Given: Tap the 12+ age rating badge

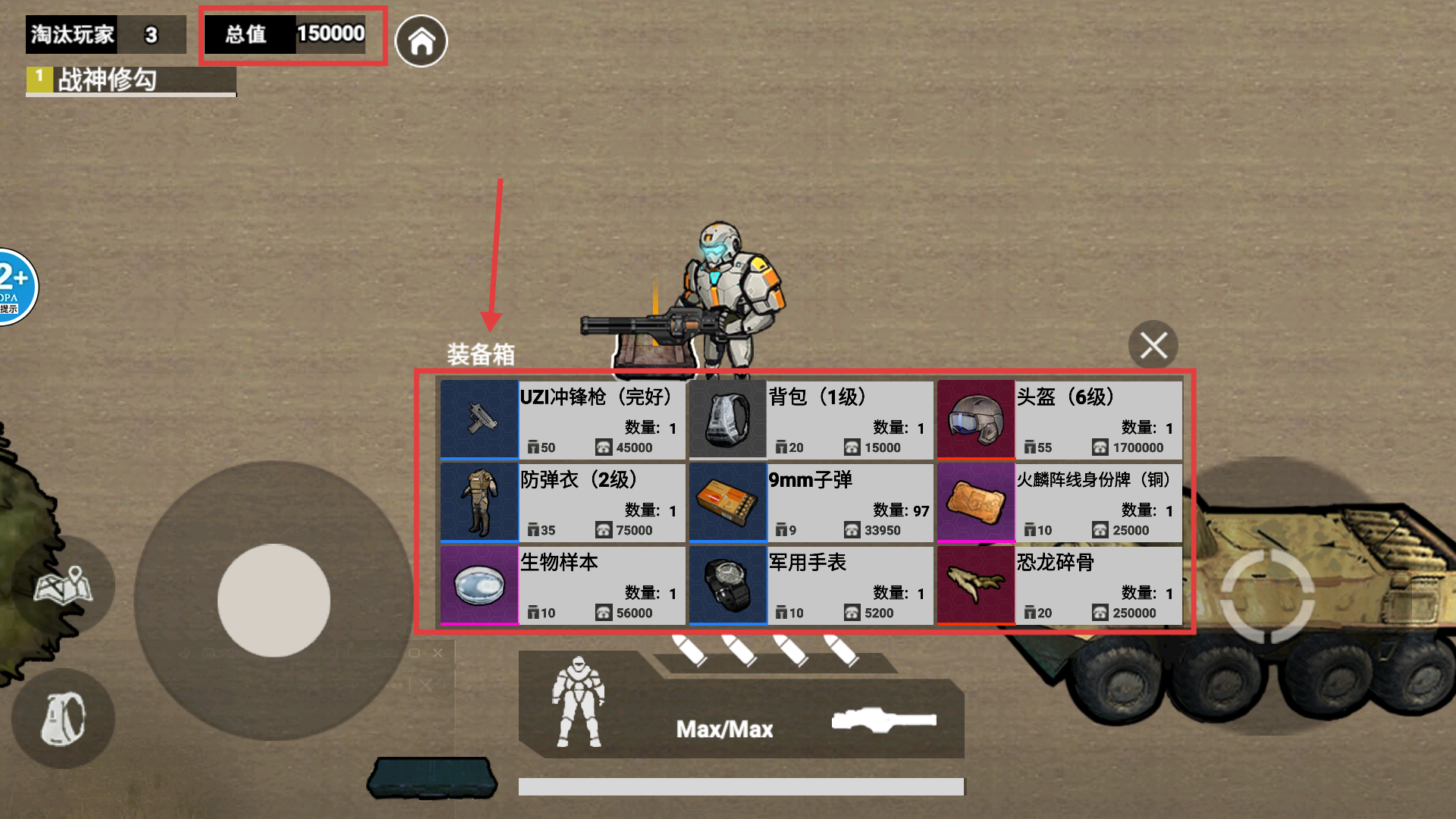Looking at the screenshot, I should click(15, 287).
